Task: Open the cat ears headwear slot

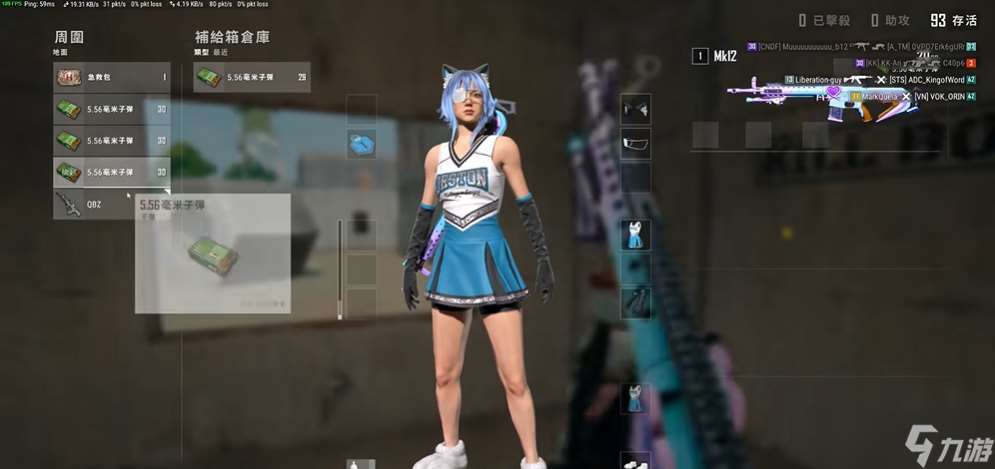Action: [x=635, y=108]
